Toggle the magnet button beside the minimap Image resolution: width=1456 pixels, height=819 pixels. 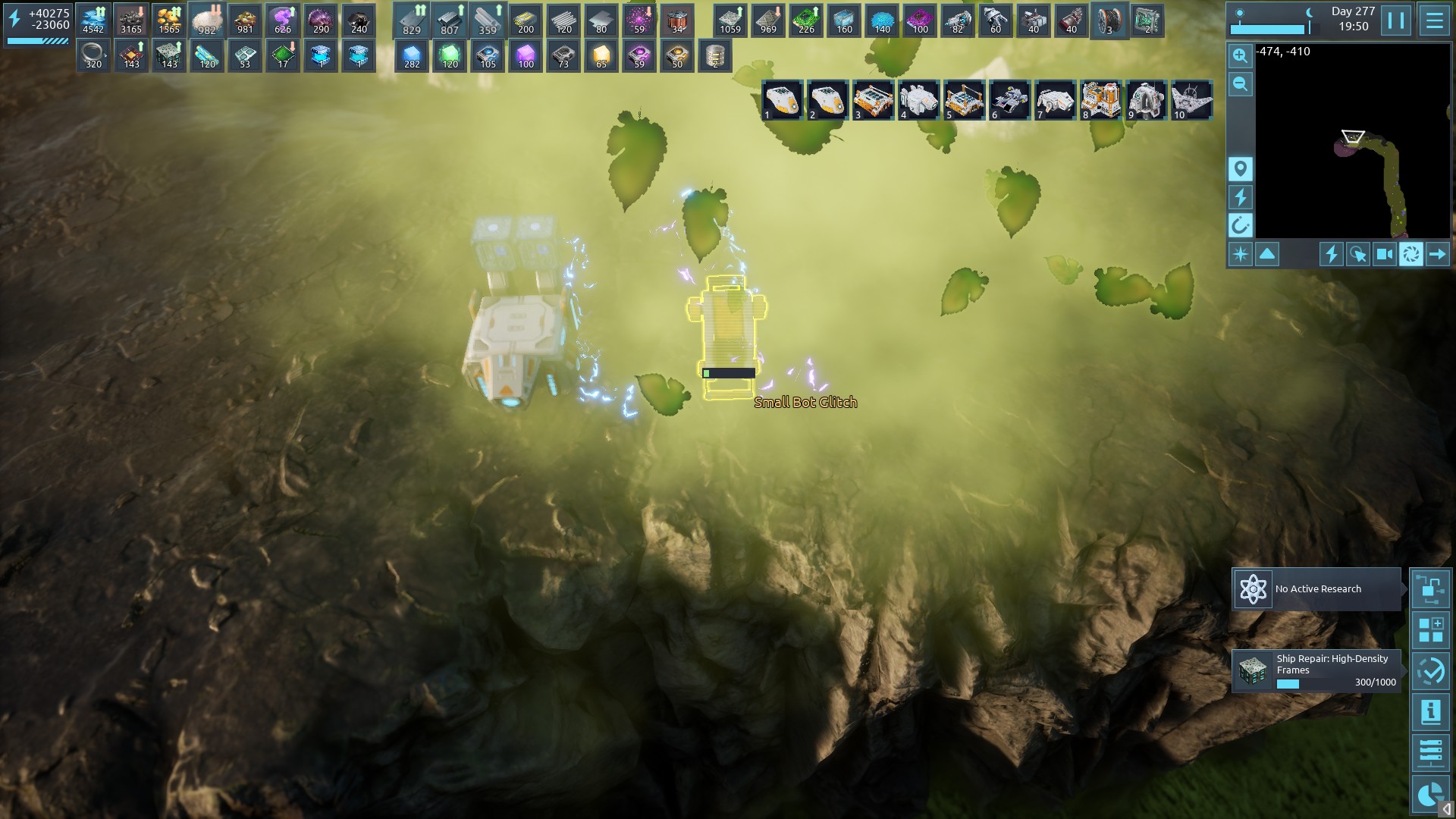pyautogui.click(x=1241, y=225)
